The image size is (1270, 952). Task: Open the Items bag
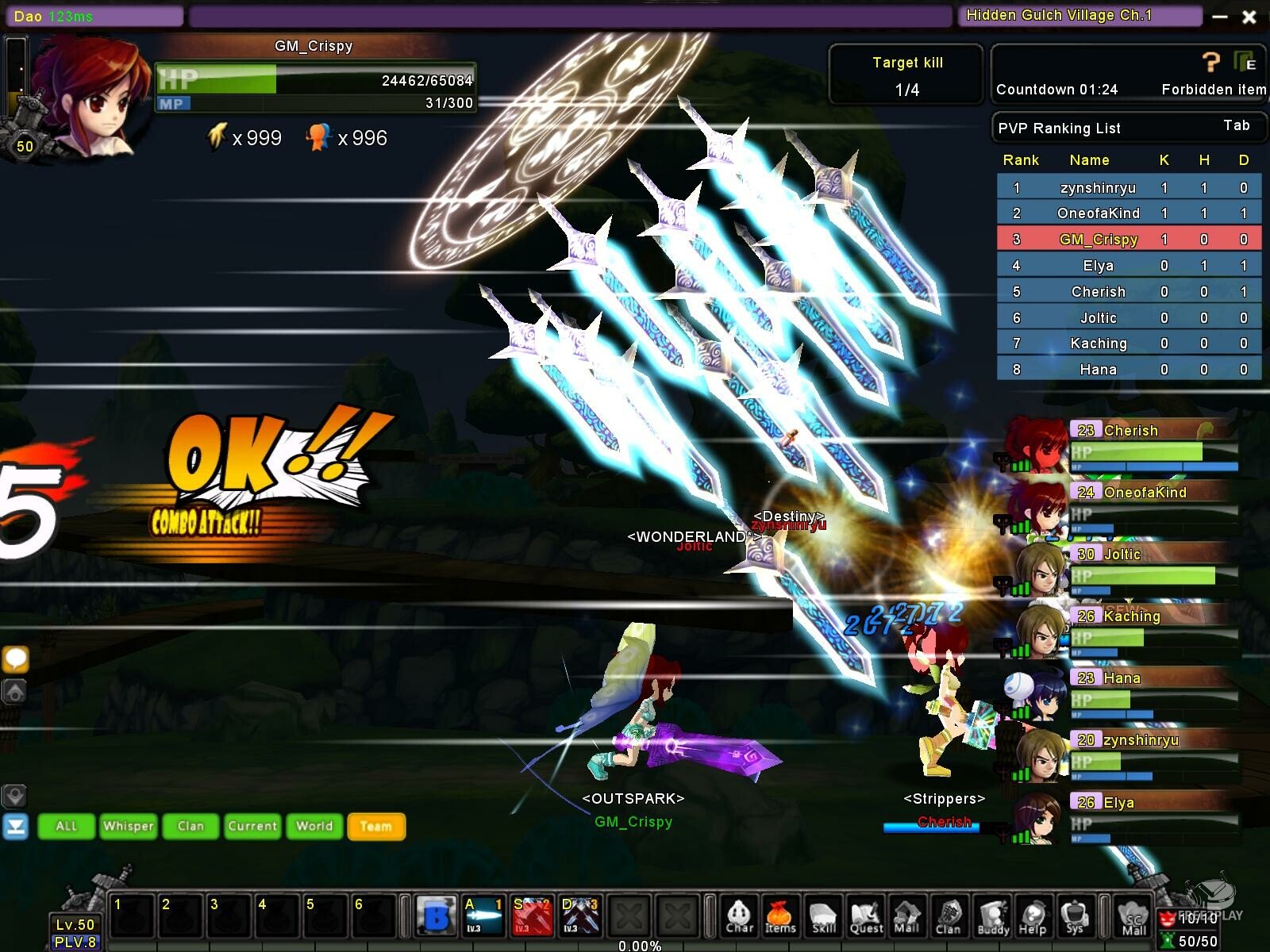point(780,917)
